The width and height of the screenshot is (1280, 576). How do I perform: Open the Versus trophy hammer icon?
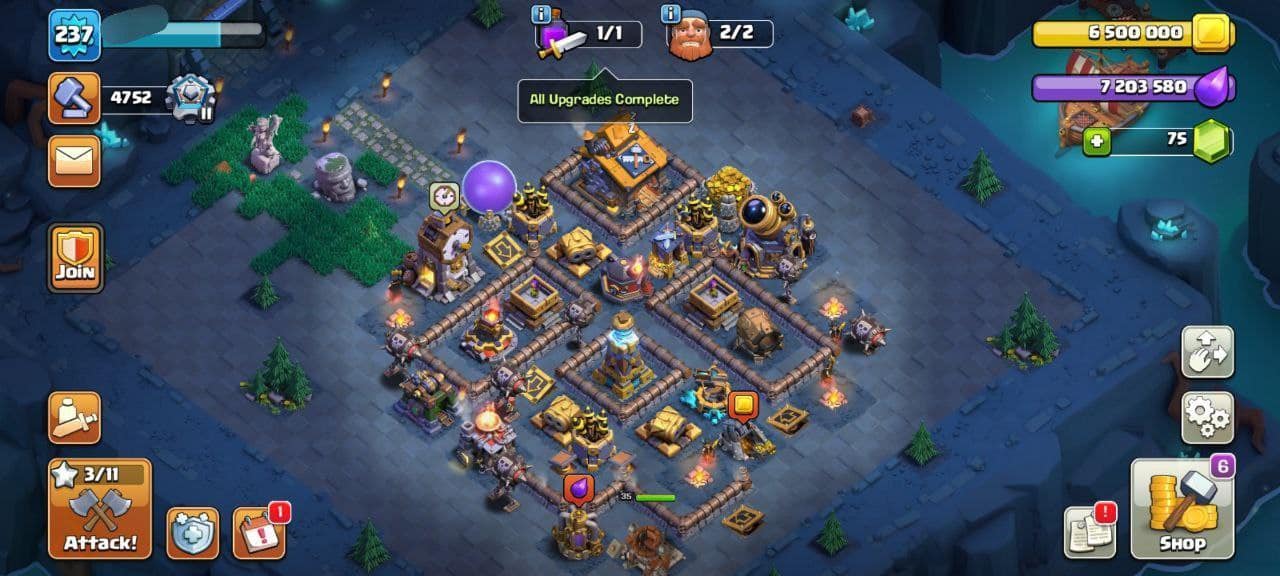click(x=75, y=98)
